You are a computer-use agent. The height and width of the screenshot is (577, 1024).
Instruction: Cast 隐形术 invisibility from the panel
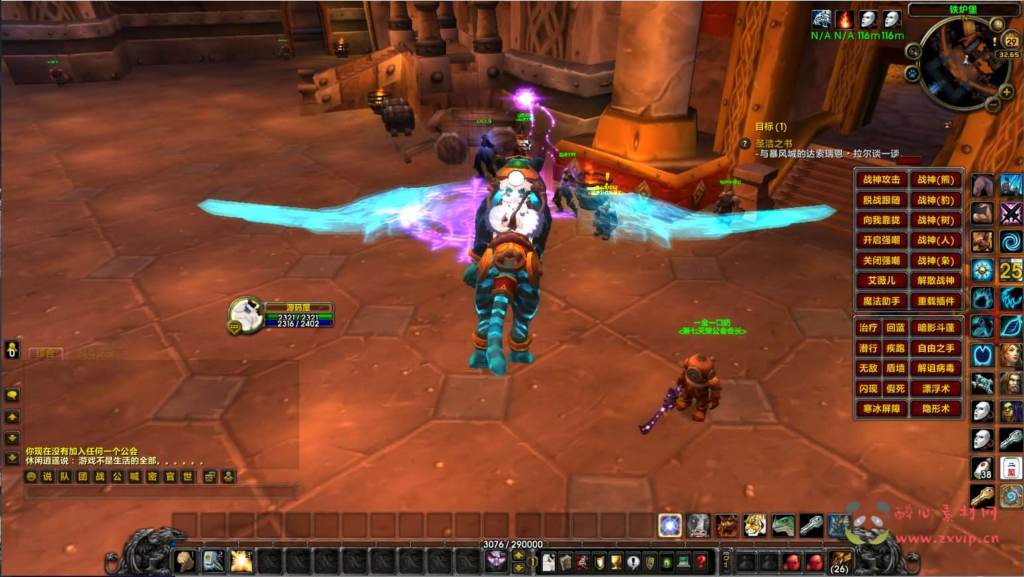[x=936, y=408]
